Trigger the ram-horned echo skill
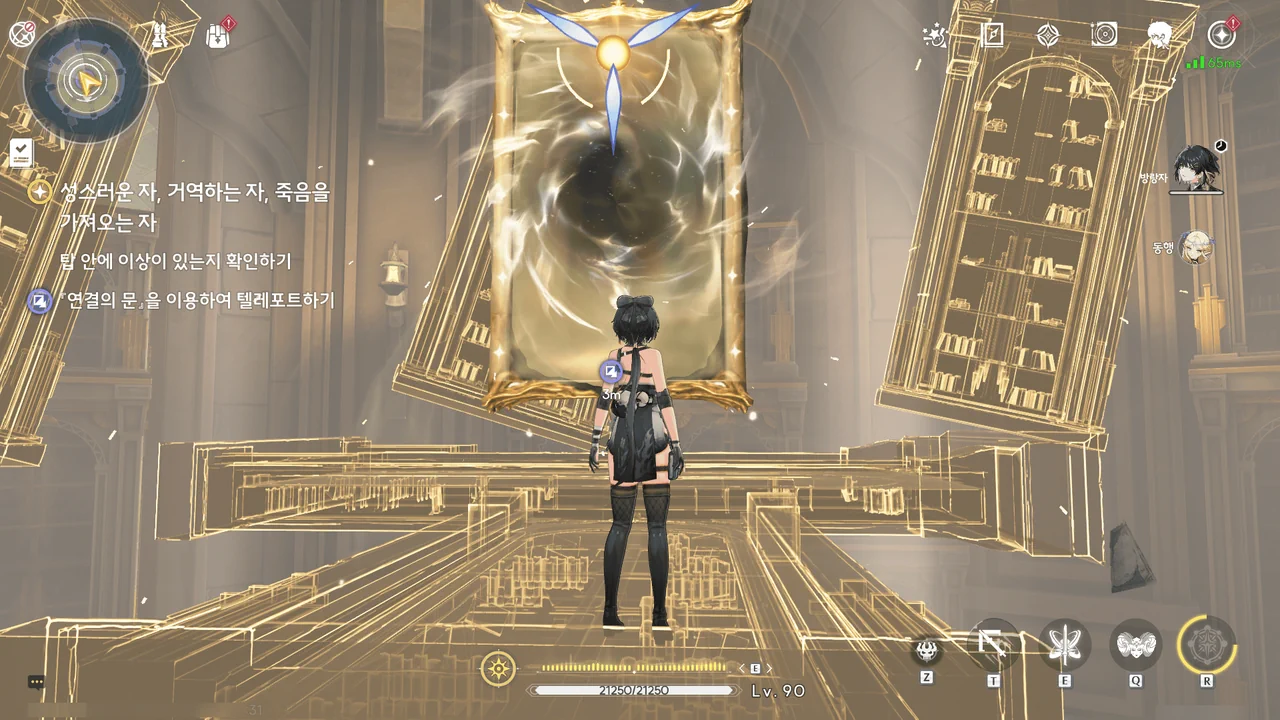This screenshot has height=720, width=1280. (1136, 644)
